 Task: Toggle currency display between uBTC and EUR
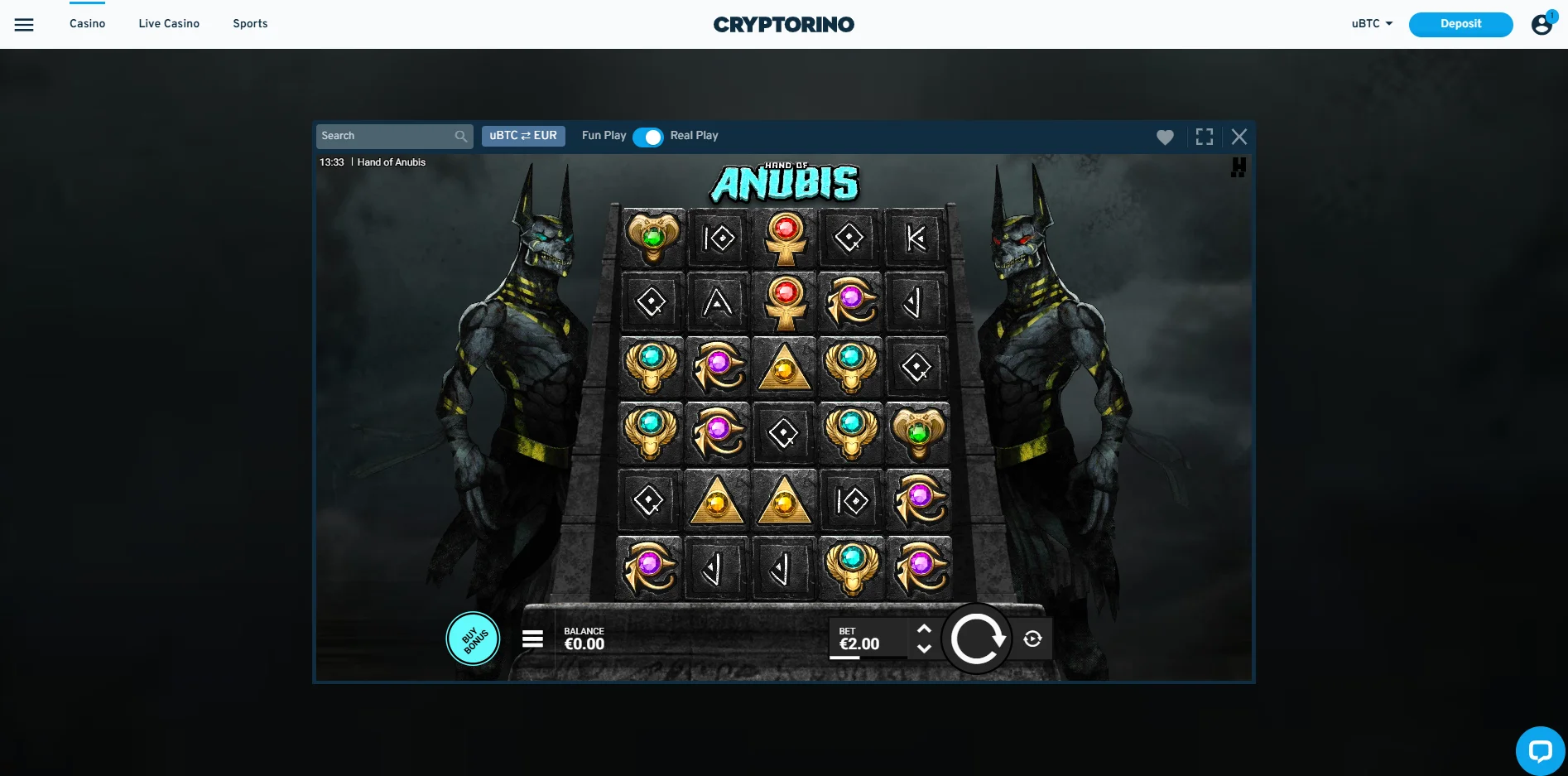(x=523, y=136)
